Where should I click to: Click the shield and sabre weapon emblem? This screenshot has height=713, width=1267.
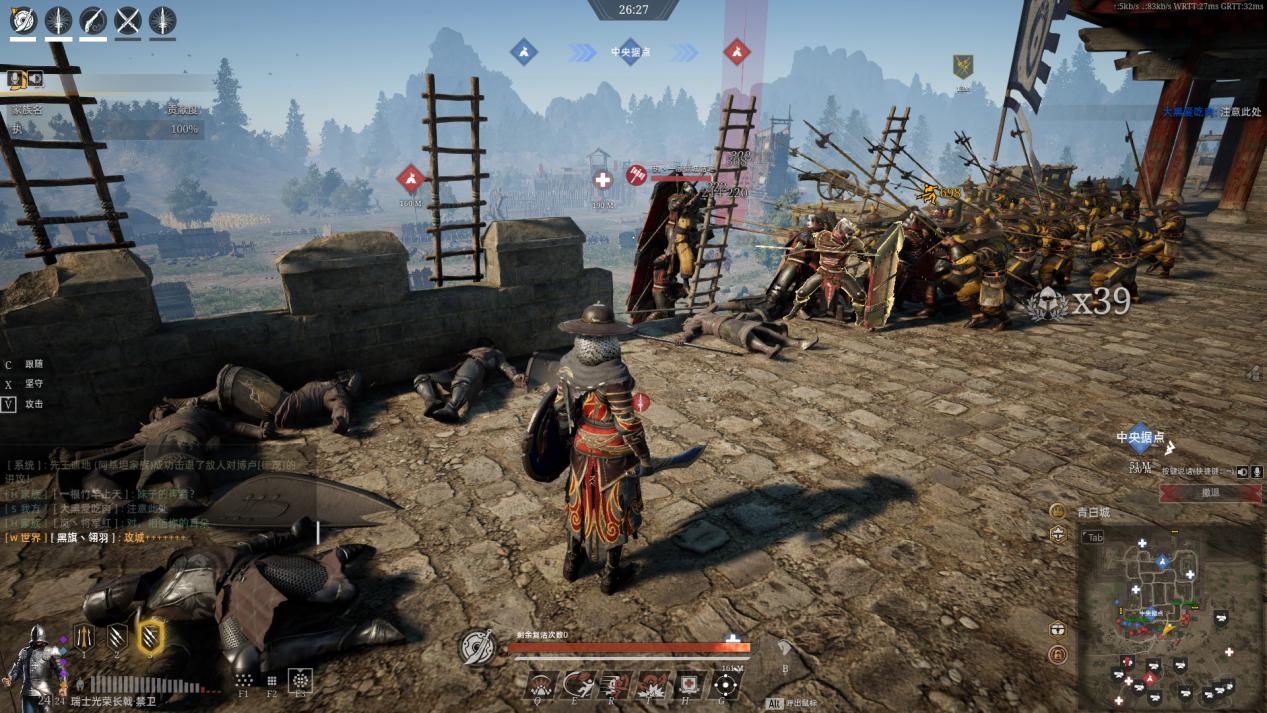(x=477, y=648)
